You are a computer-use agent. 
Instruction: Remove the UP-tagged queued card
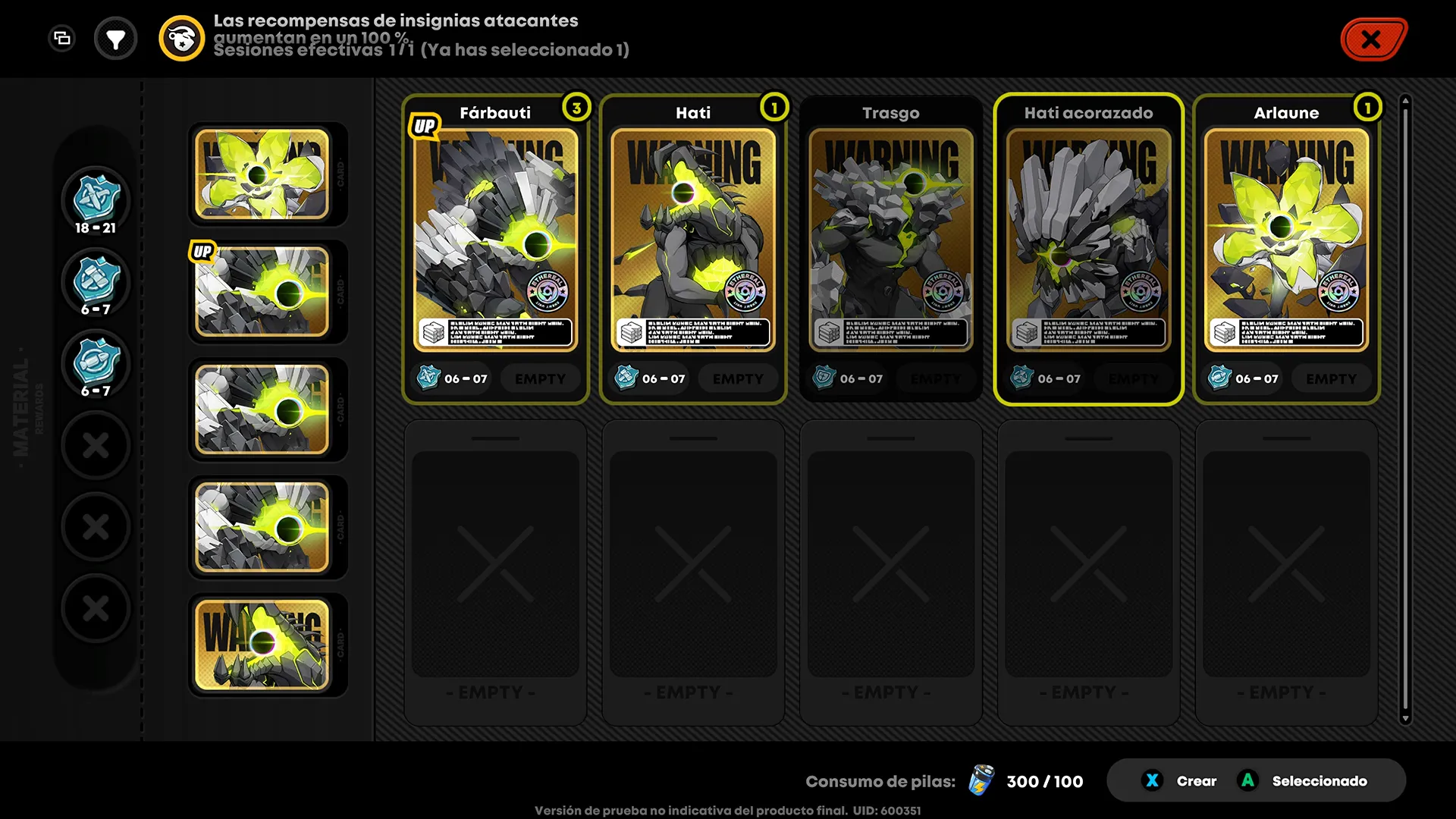tap(262, 291)
